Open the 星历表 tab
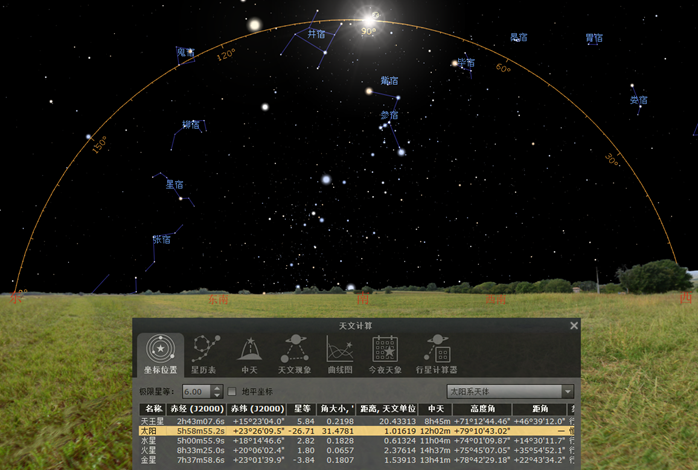The width and height of the screenshot is (698, 470). (x=206, y=355)
